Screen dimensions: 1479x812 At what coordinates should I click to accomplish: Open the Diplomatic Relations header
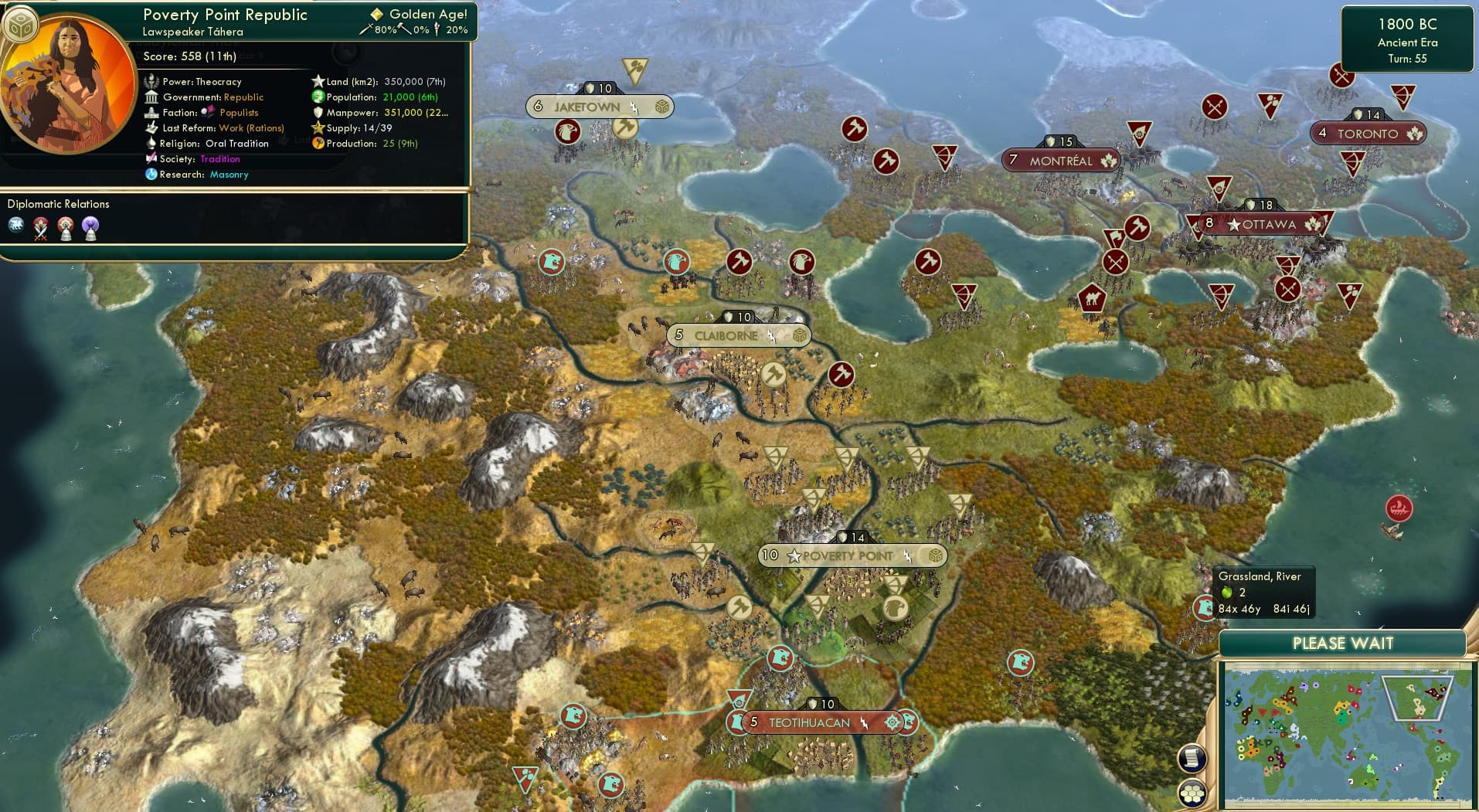point(59,203)
